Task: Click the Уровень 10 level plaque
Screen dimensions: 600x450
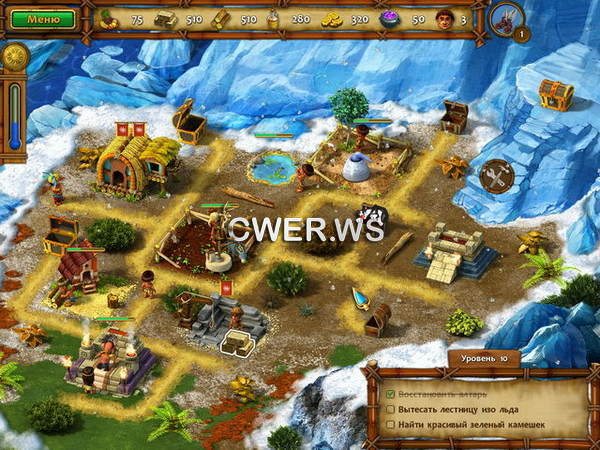Action: [483, 358]
